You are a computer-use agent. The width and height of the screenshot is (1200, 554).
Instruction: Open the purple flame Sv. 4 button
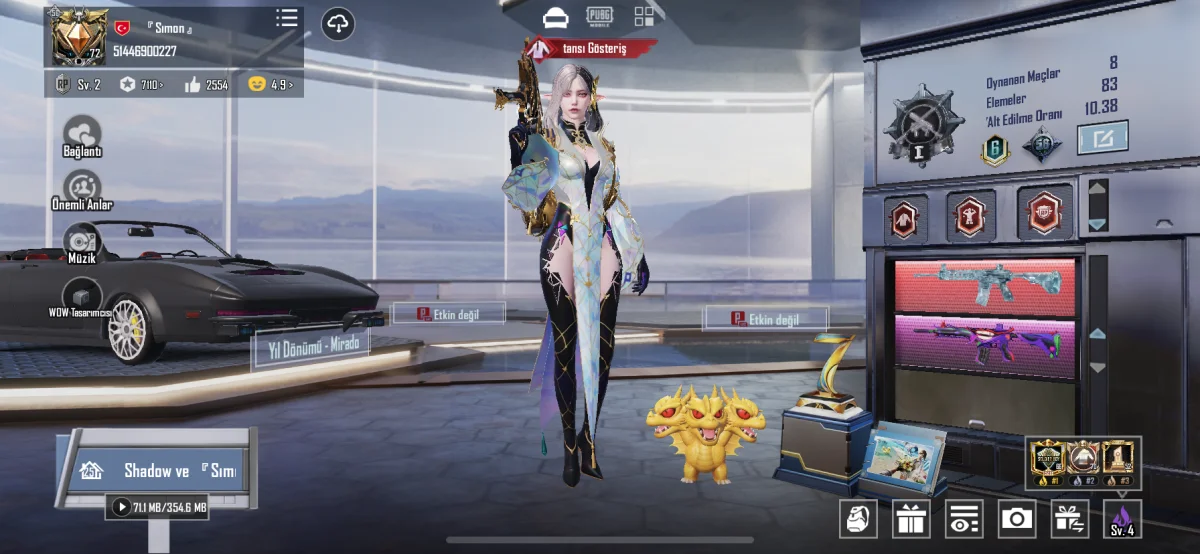tap(1122, 519)
